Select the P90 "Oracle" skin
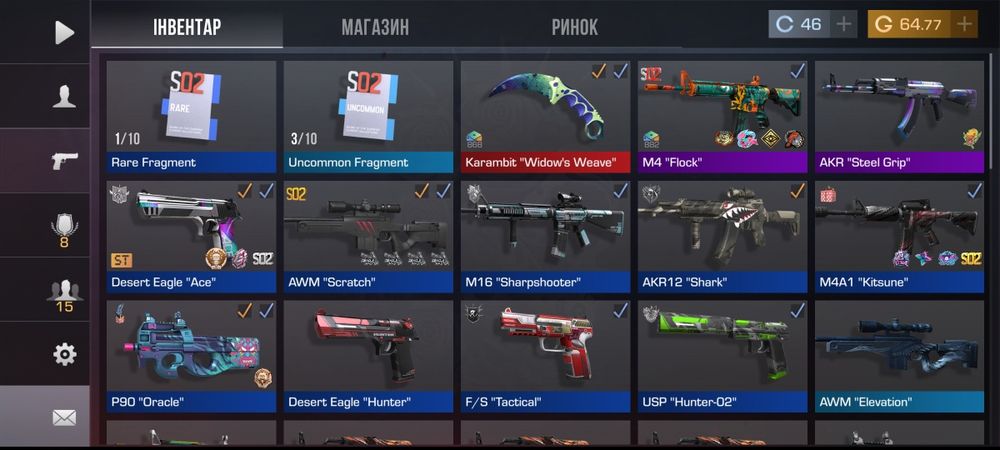This screenshot has width=1000, height=450. (191, 356)
